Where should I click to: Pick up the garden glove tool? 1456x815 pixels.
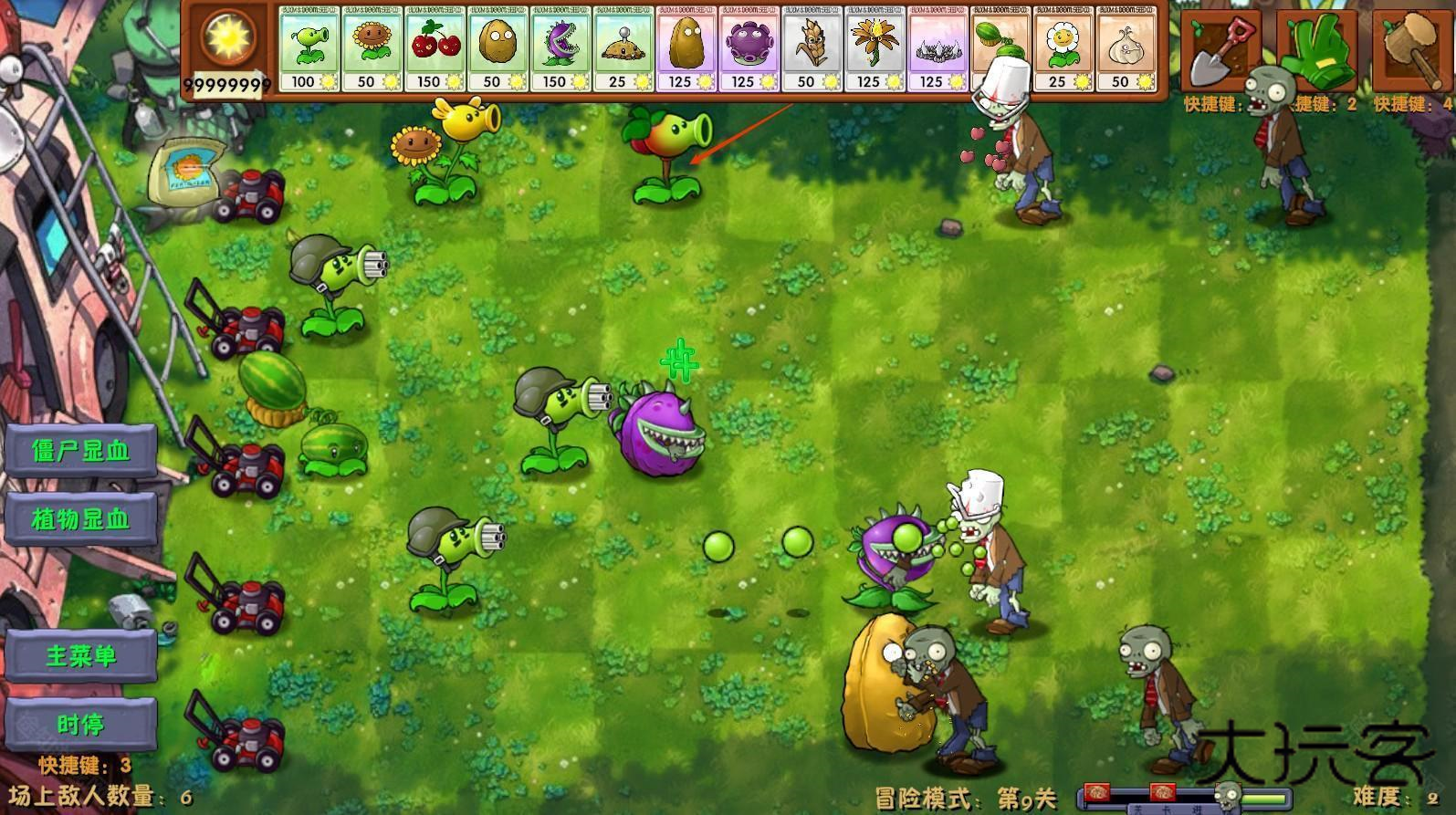[x=1317, y=50]
